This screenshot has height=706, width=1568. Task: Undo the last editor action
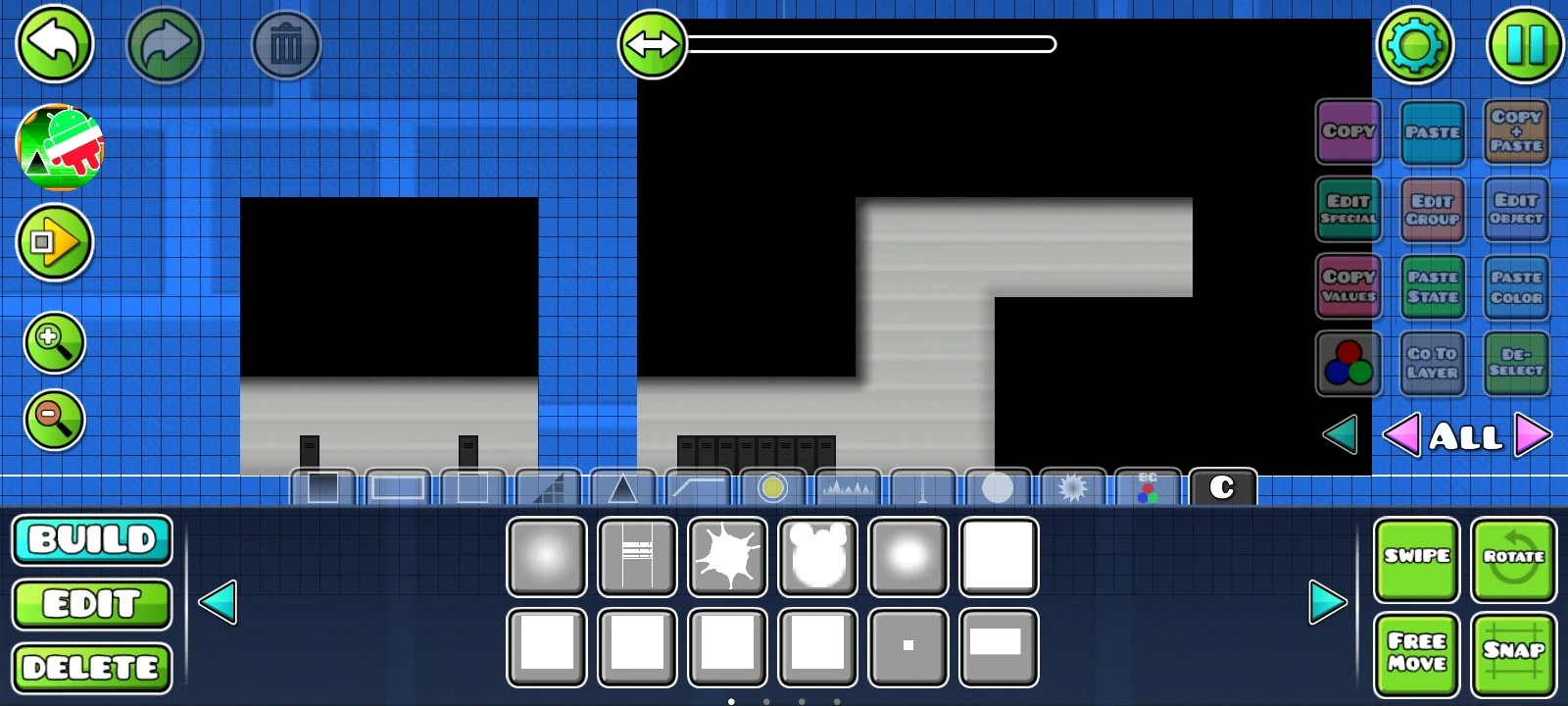55,45
